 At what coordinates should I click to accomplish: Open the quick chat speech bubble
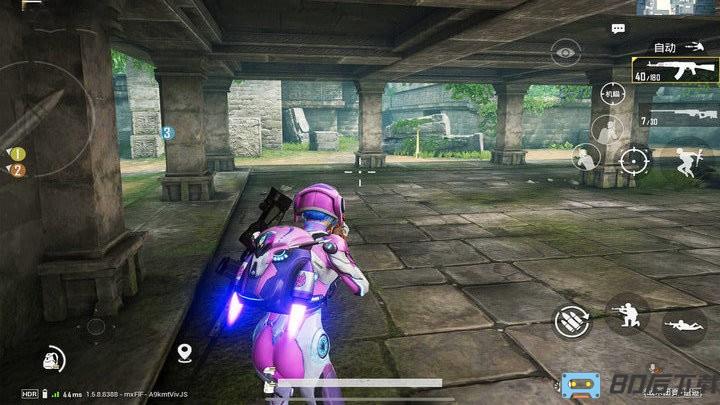click(x=618, y=29)
